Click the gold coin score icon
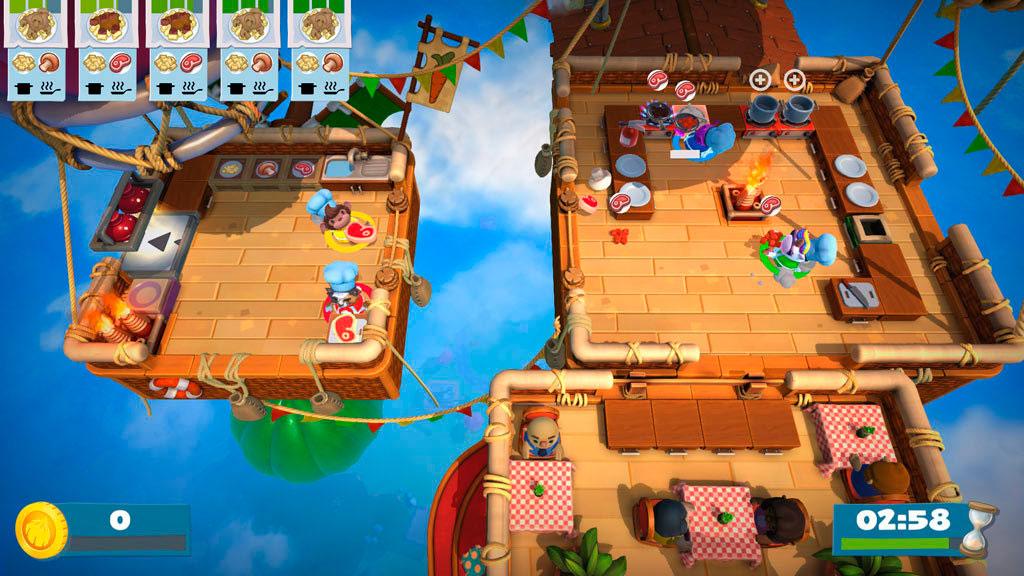 (41, 529)
